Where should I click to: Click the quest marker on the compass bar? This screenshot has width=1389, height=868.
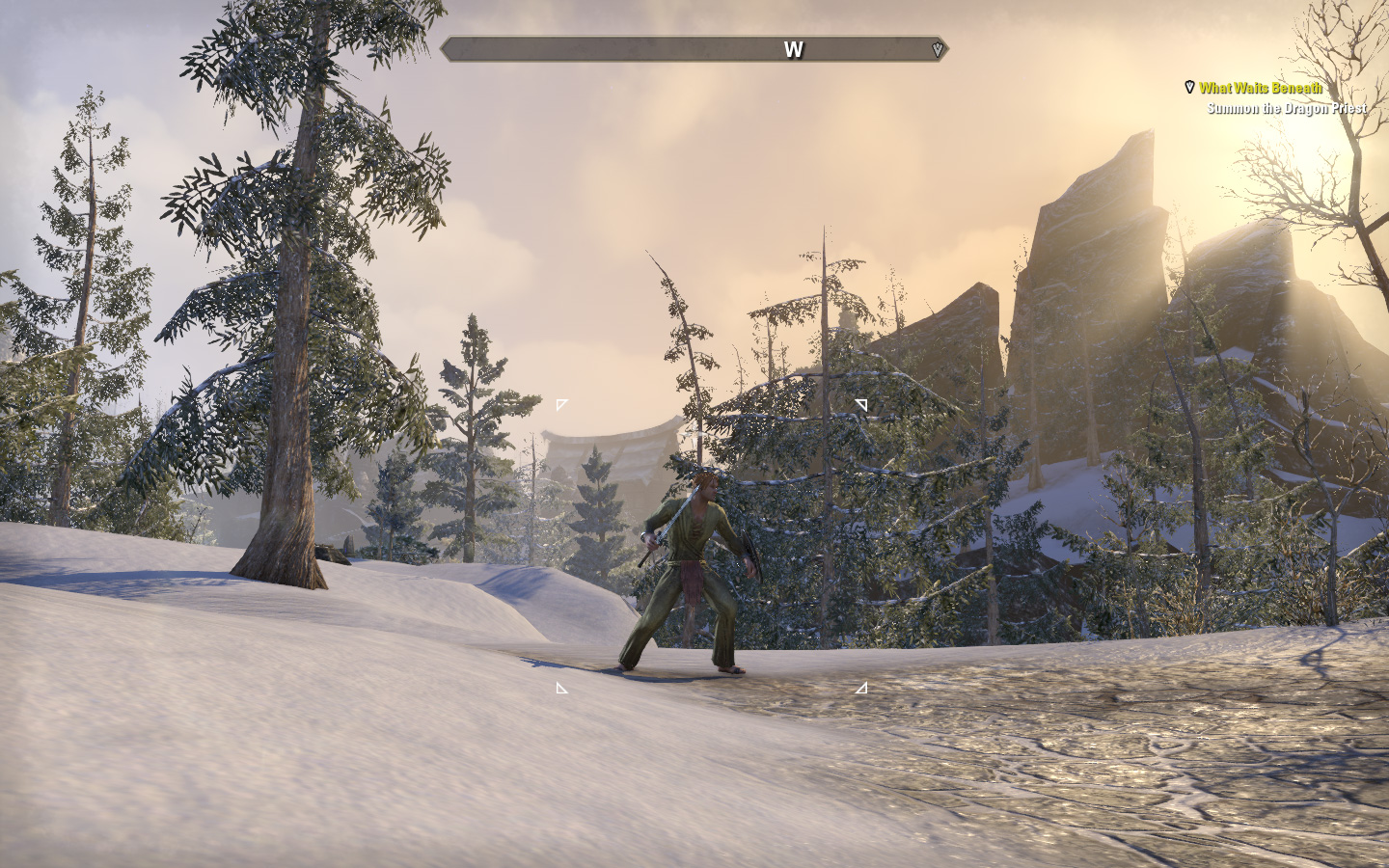click(x=937, y=49)
